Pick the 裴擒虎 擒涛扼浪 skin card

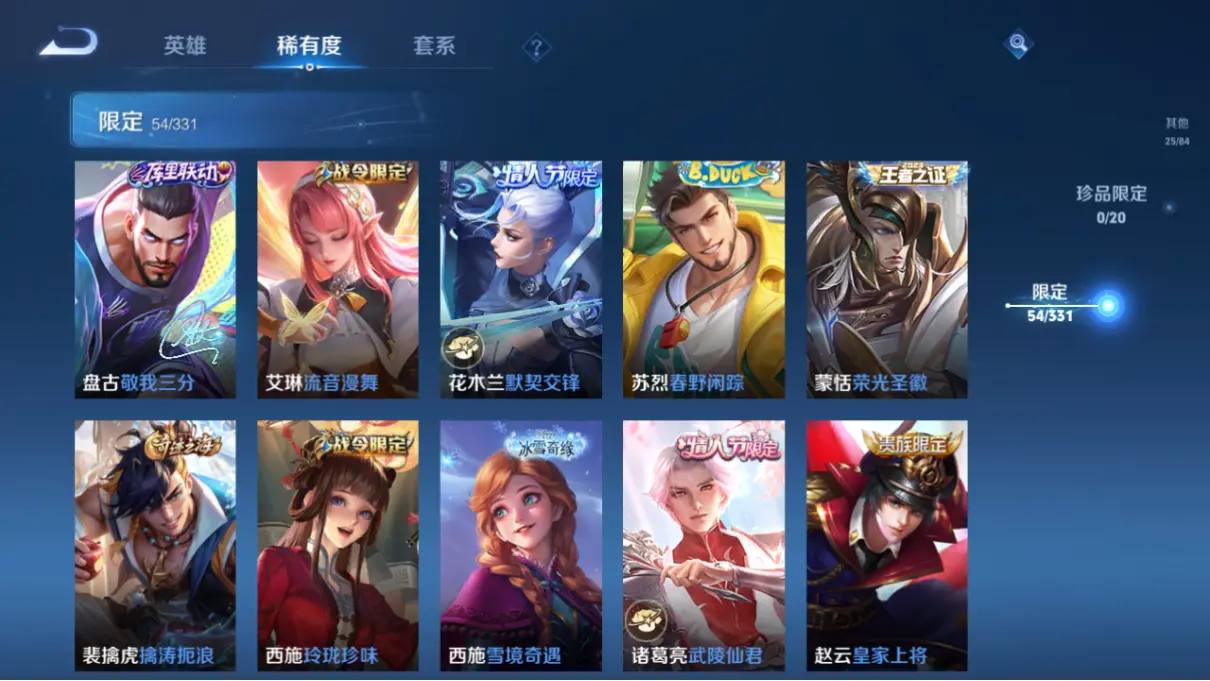pyautogui.click(x=155, y=545)
